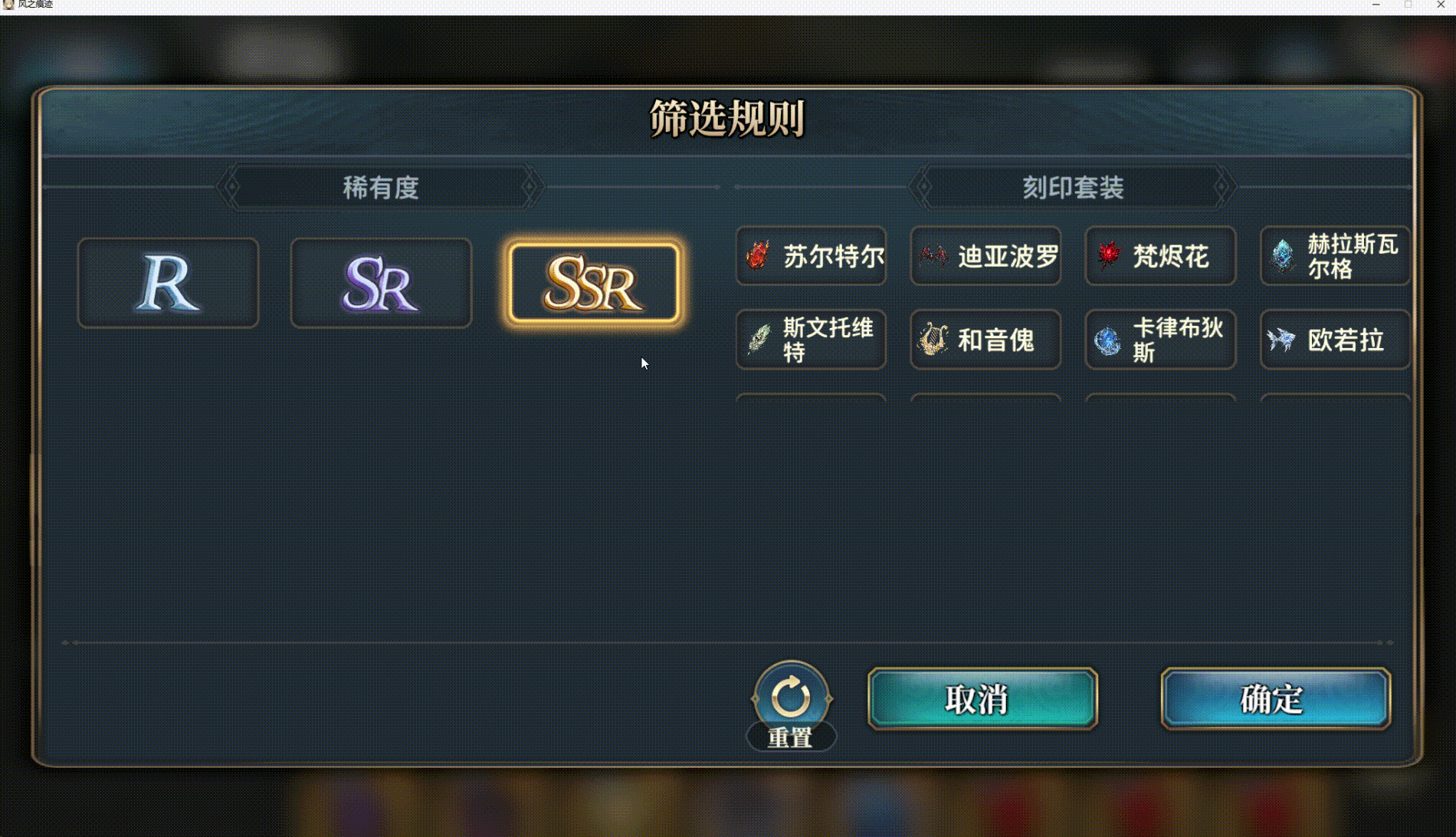1456x837 pixels.
Task: Click the 筛选规则 dialog title
Action: pyautogui.click(x=727, y=117)
